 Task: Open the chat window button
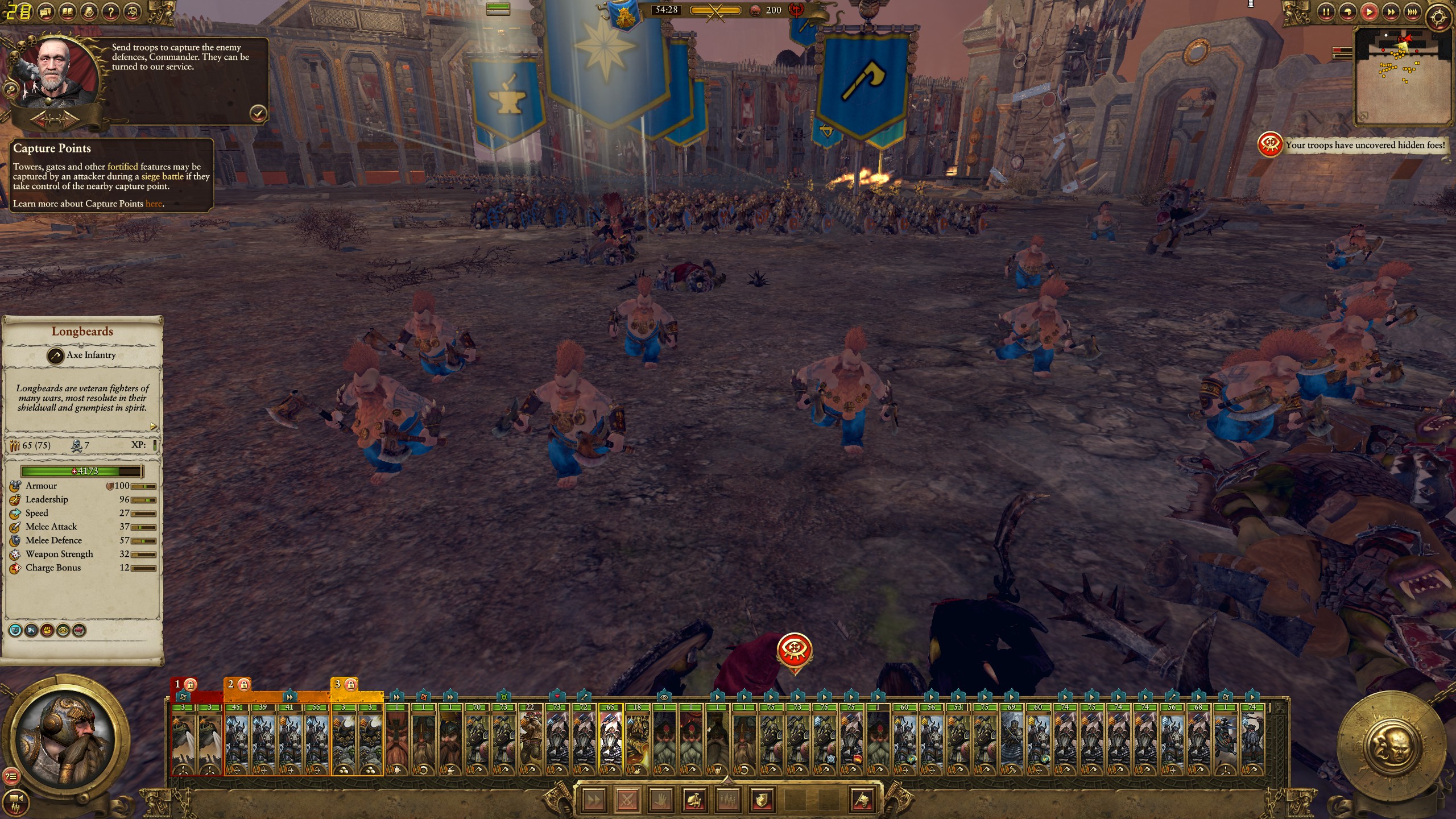coord(46,11)
